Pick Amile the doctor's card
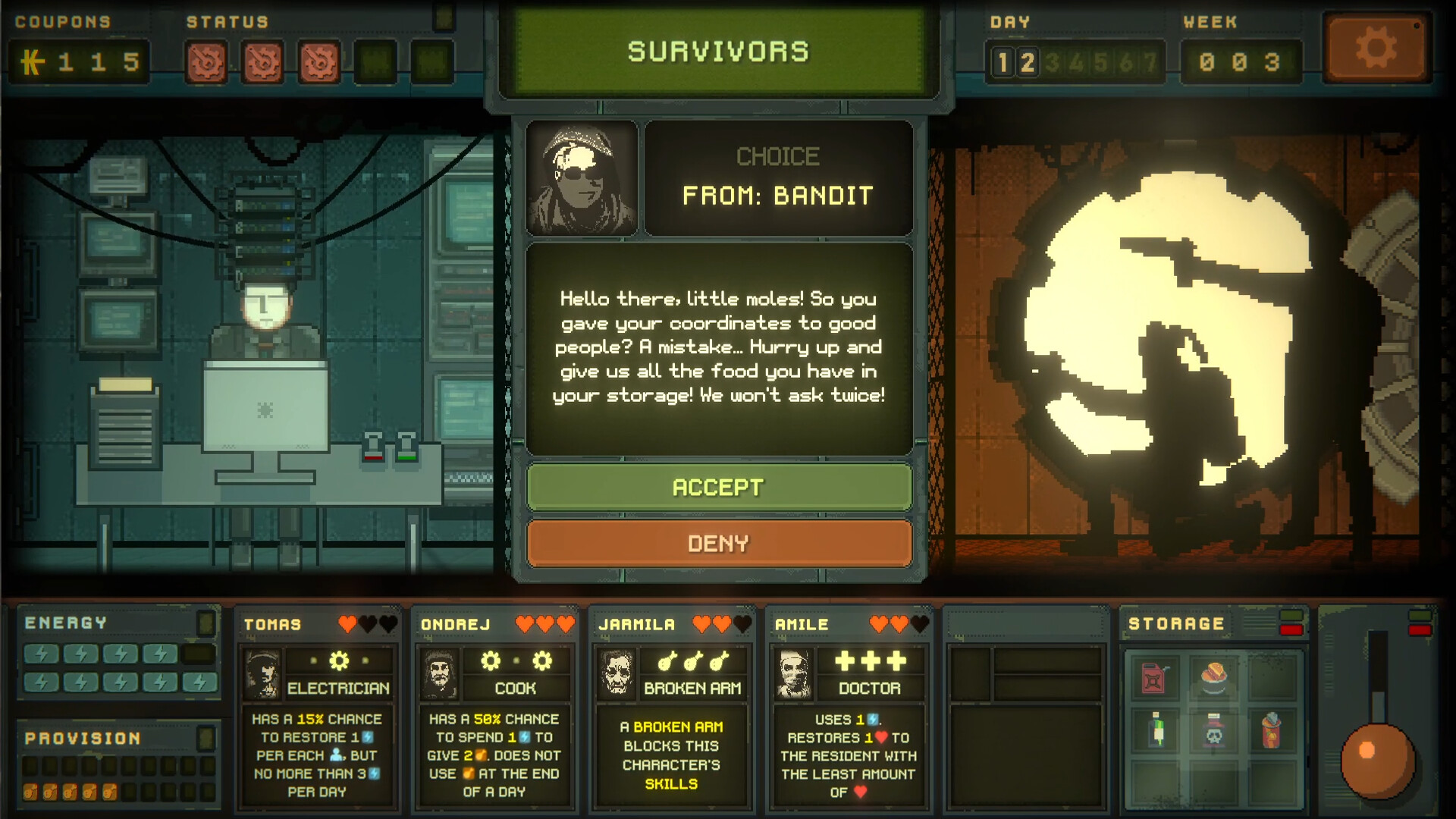This screenshot has width=1456, height=819. [x=848, y=707]
